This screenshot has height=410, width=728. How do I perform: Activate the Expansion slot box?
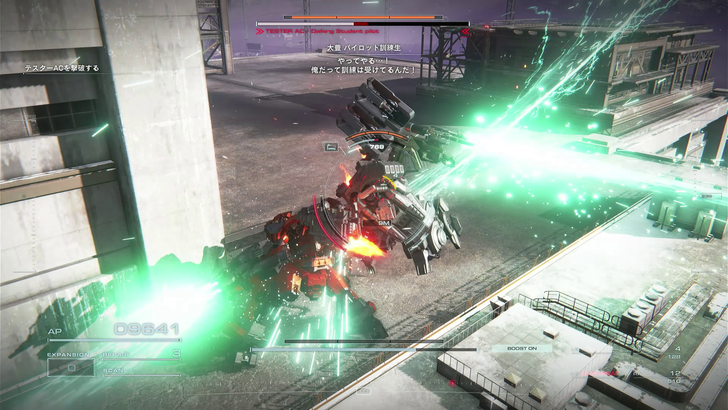70,367
